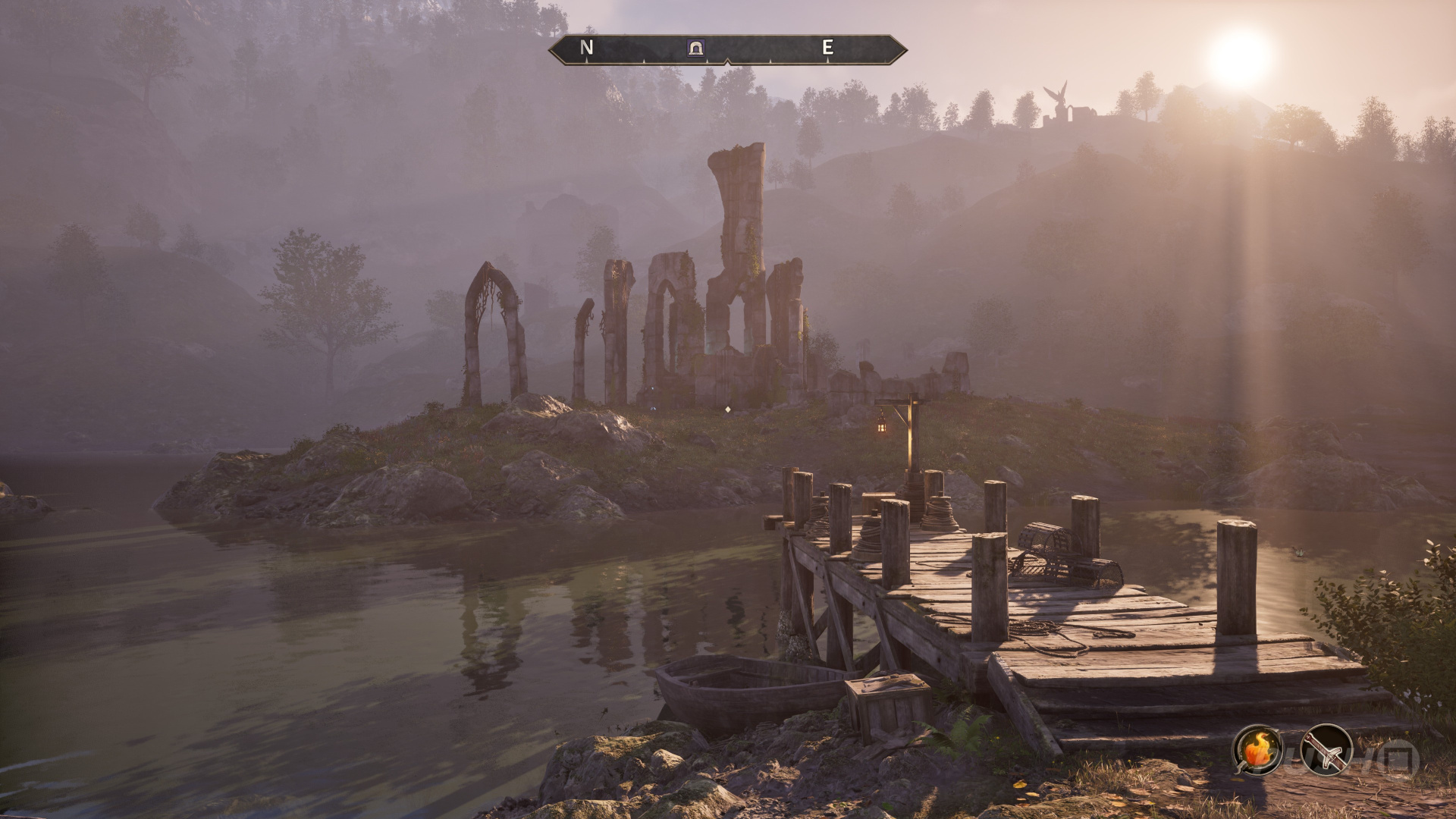Select the flame spell icon
This screenshot has height=819, width=1456.
[x=1257, y=751]
